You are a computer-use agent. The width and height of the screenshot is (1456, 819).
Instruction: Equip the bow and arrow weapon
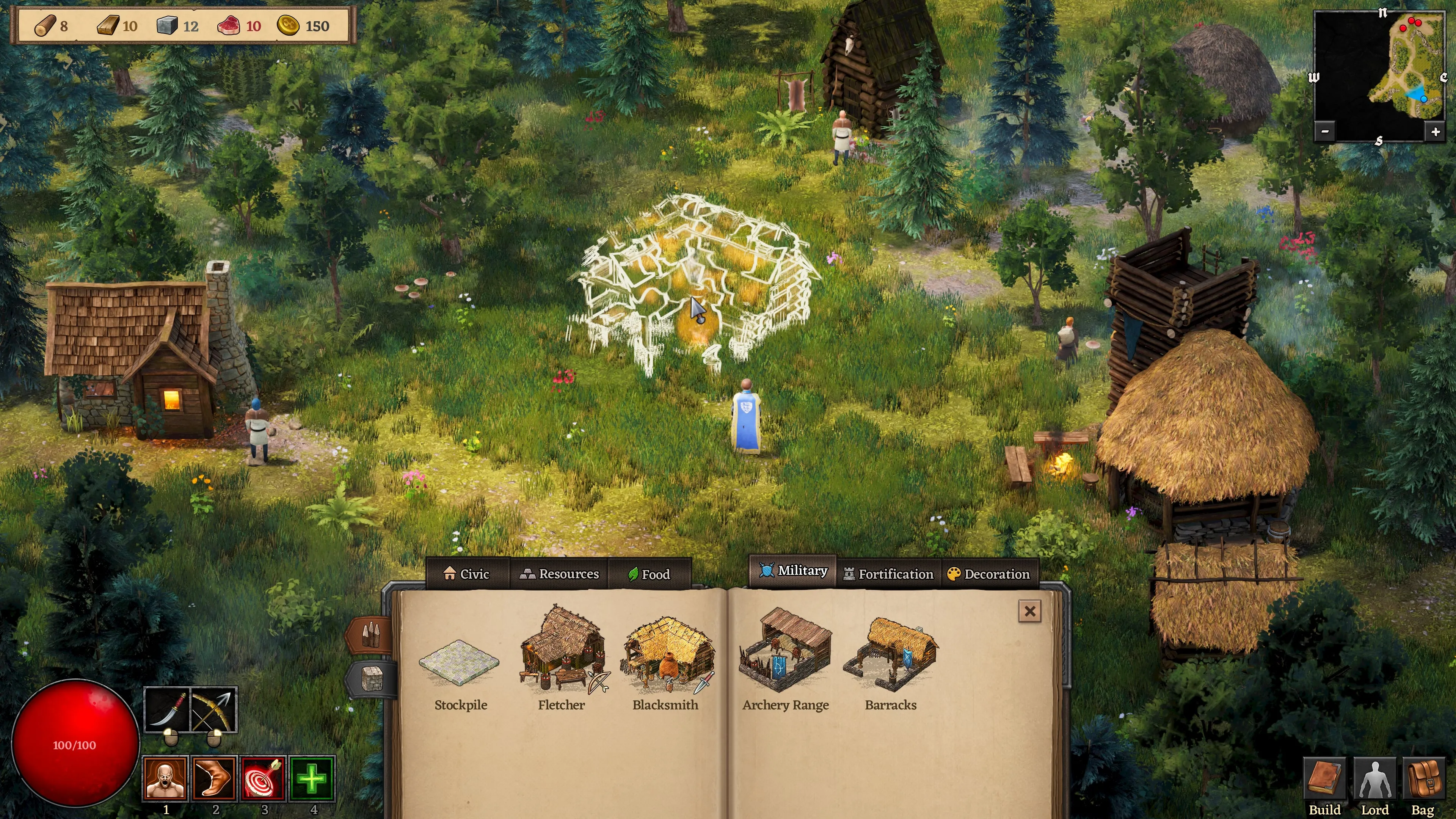213,710
